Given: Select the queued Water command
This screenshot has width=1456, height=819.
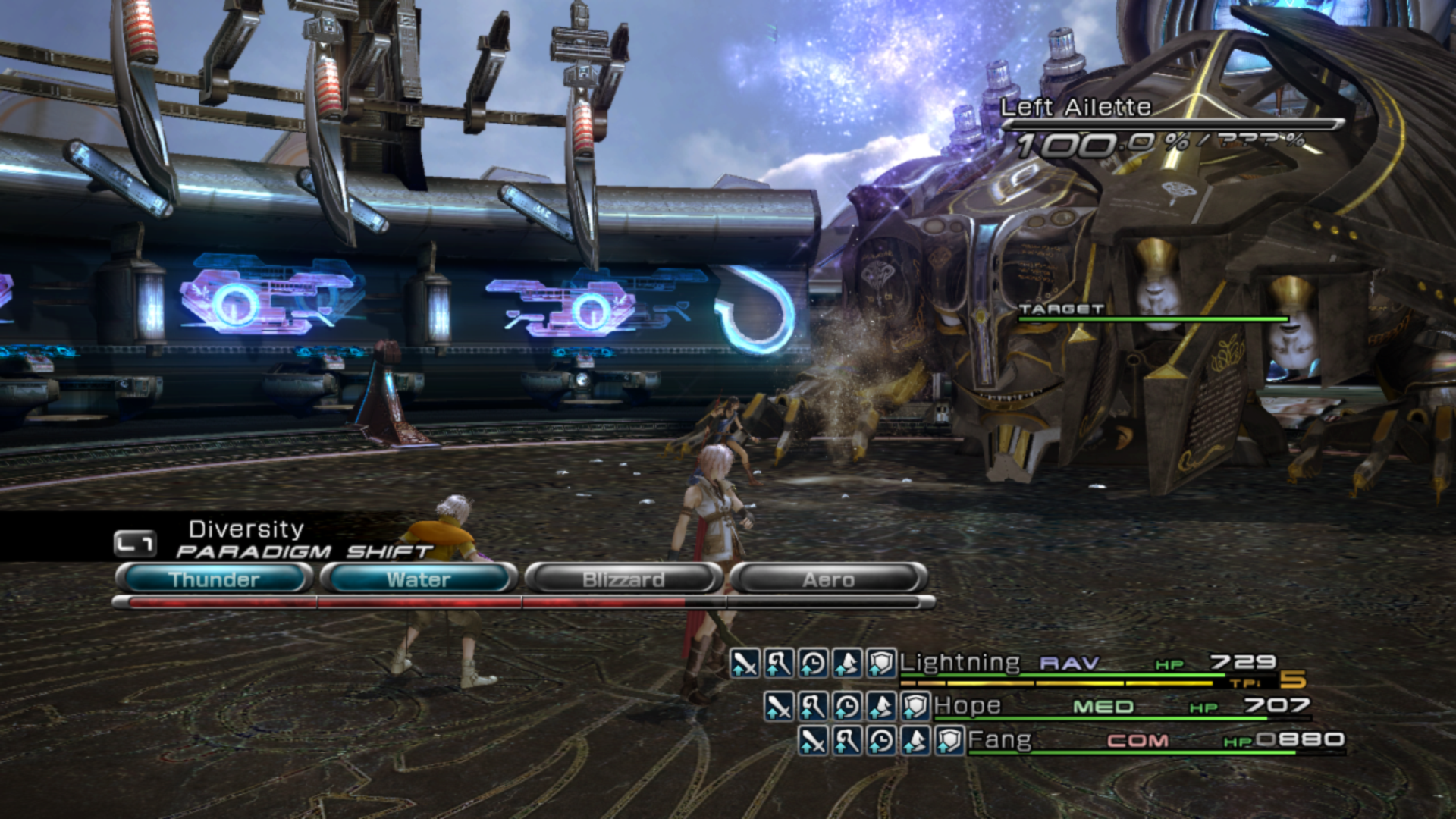Looking at the screenshot, I should click(x=419, y=579).
